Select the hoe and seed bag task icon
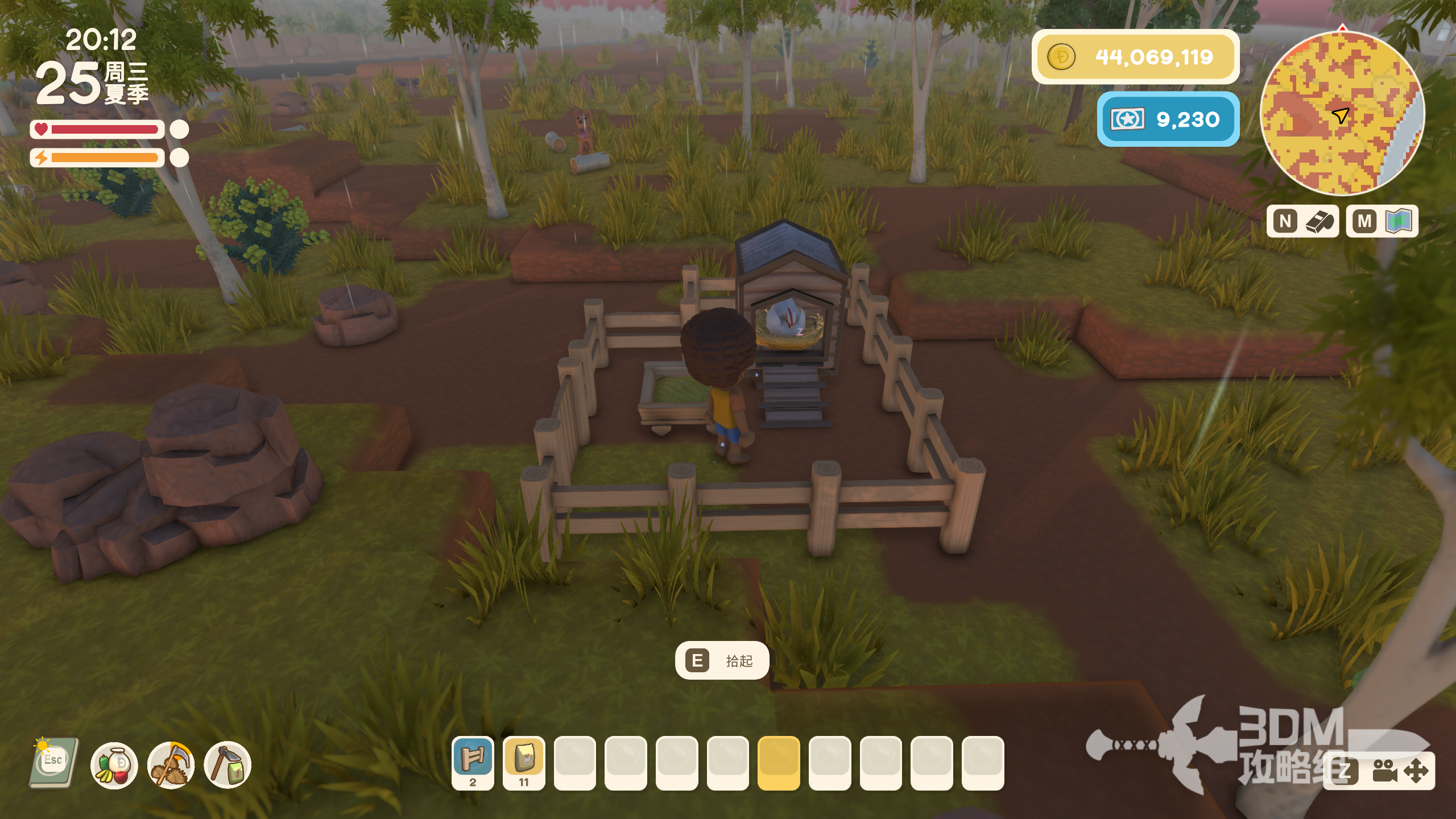 coord(227,765)
